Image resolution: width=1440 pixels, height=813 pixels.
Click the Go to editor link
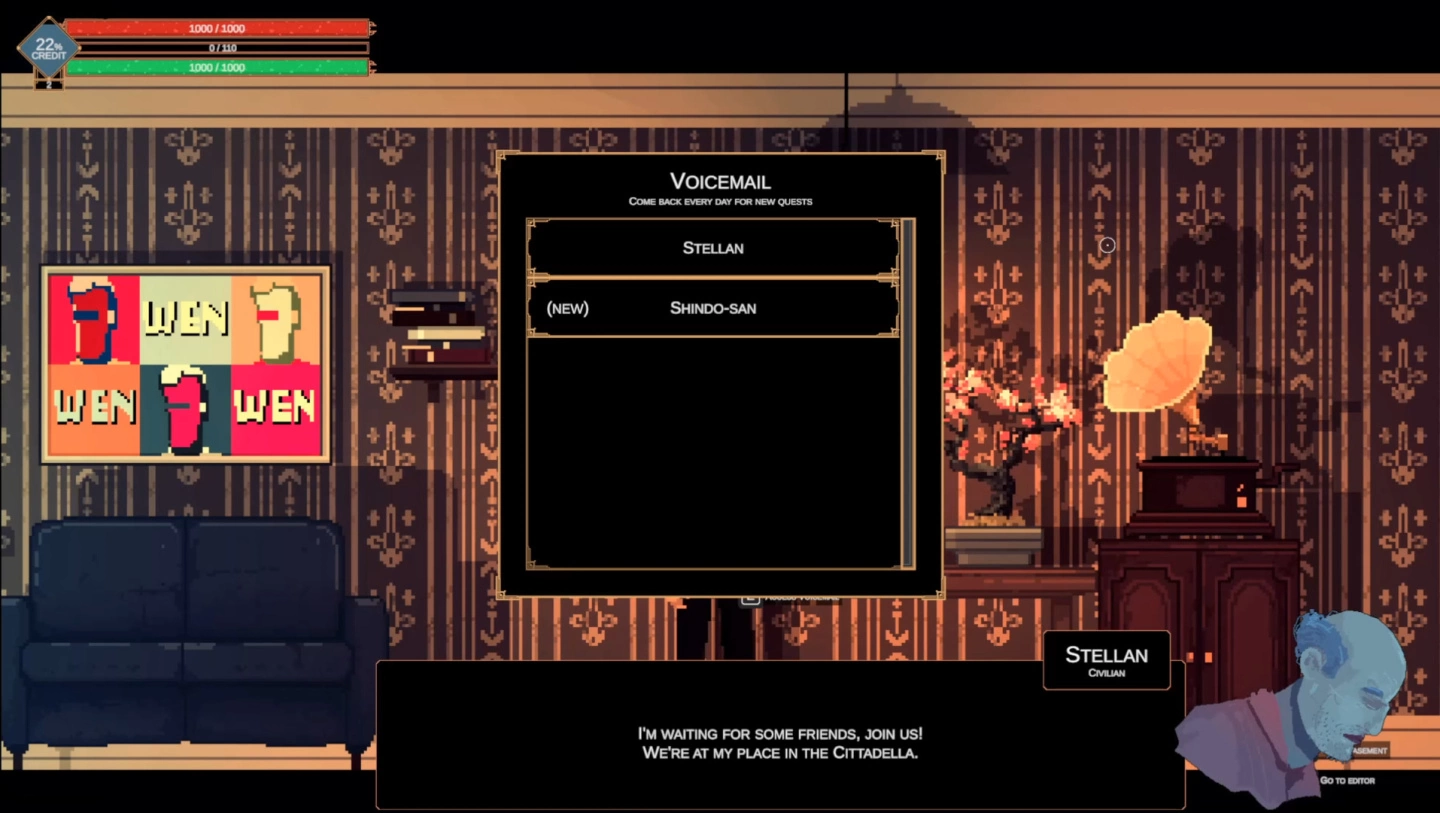(x=1346, y=780)
